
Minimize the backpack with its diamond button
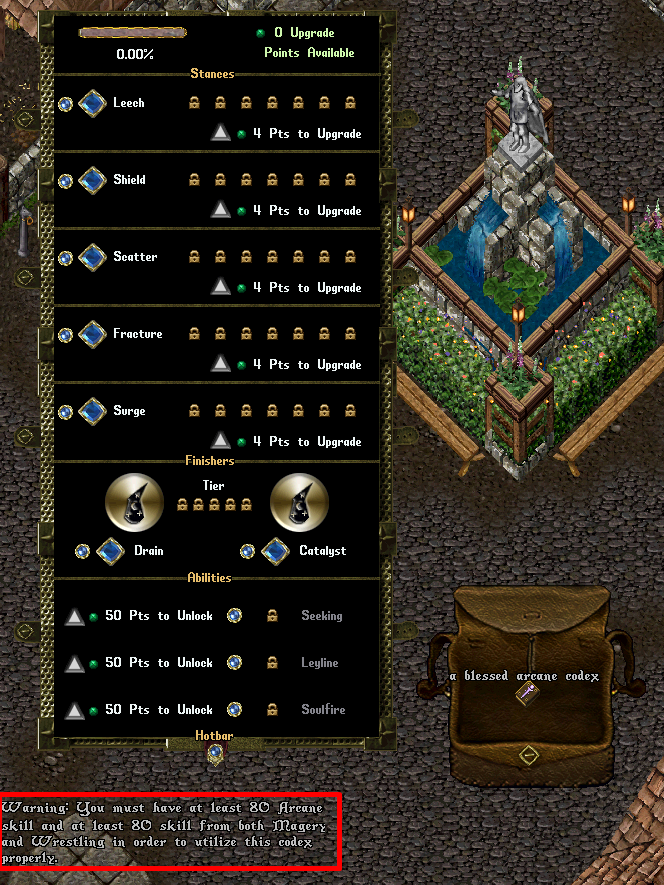[529, 753]
